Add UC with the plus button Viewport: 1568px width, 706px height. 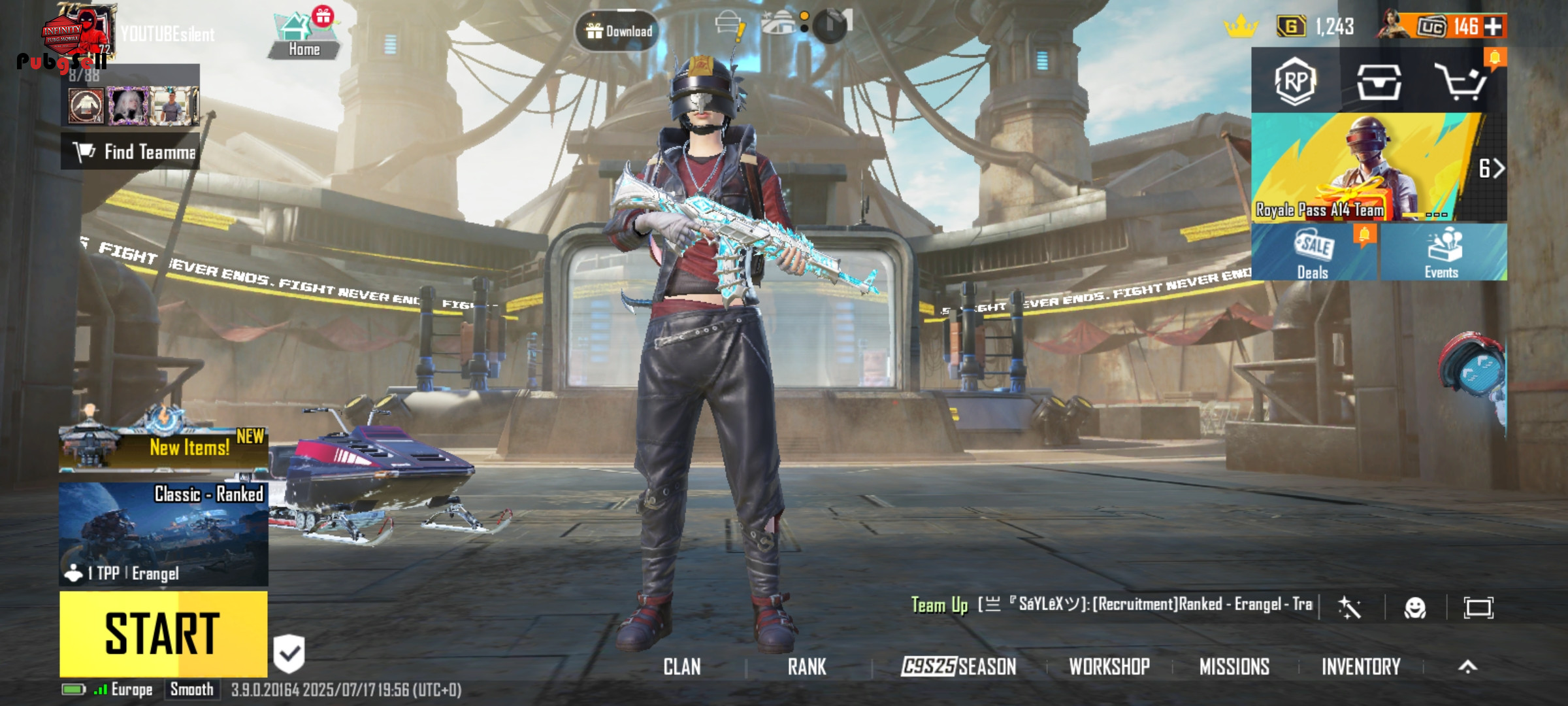(x=1494, y=27)
